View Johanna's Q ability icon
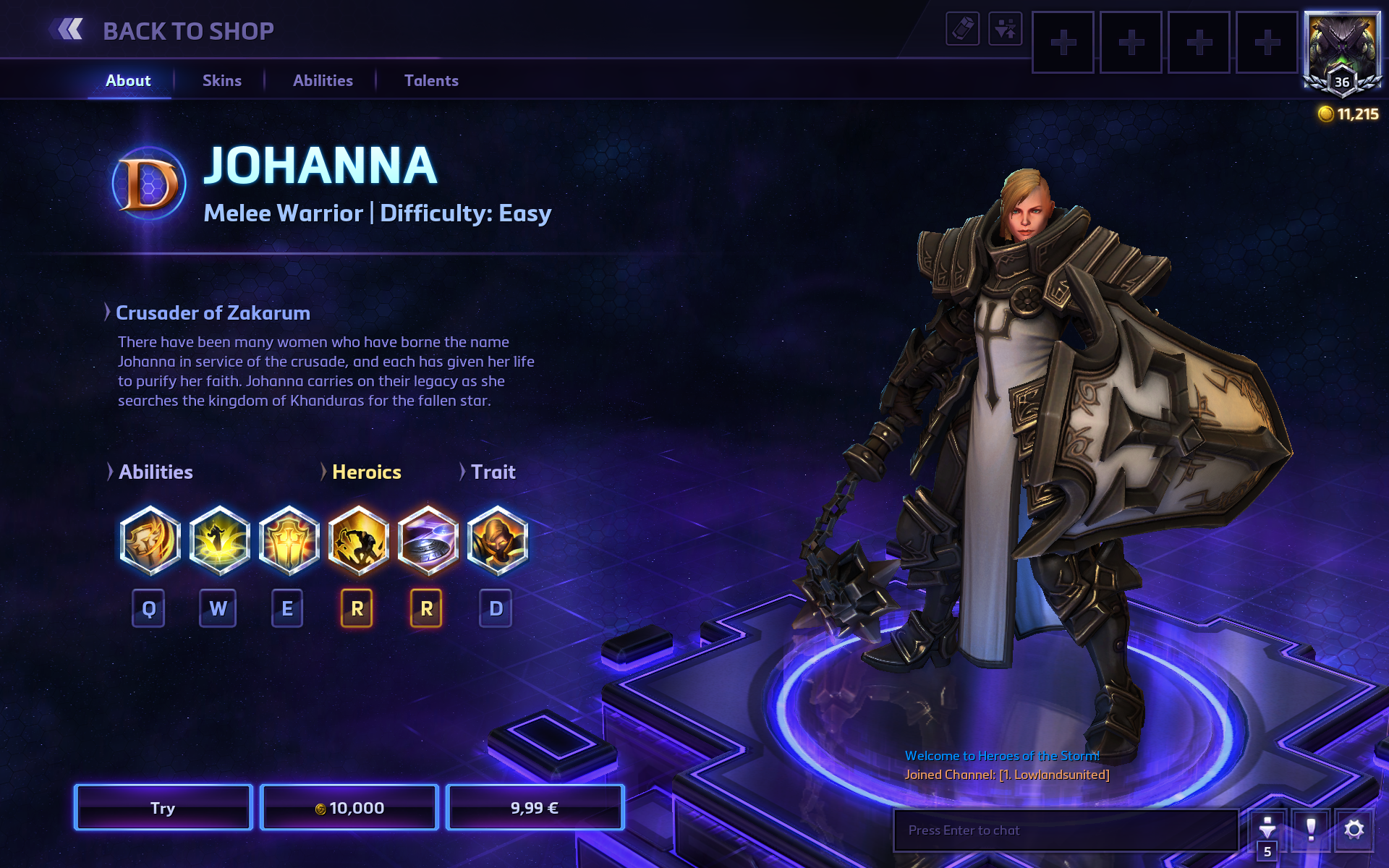This screenshot has height=868, width=1389. (x=150, y=540)
